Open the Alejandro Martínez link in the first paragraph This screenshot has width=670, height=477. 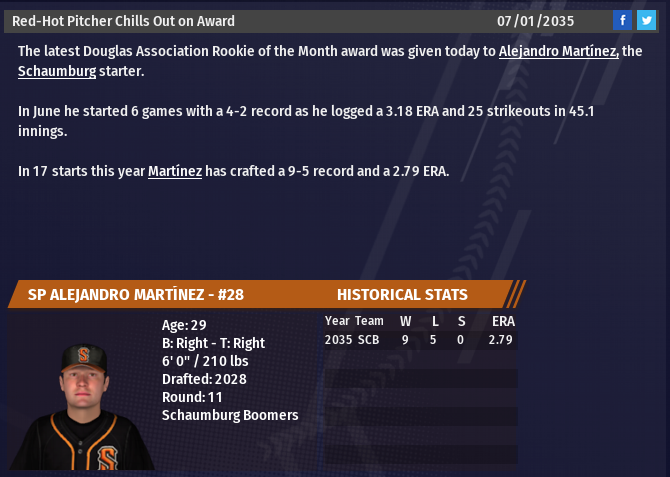[558, 51]
